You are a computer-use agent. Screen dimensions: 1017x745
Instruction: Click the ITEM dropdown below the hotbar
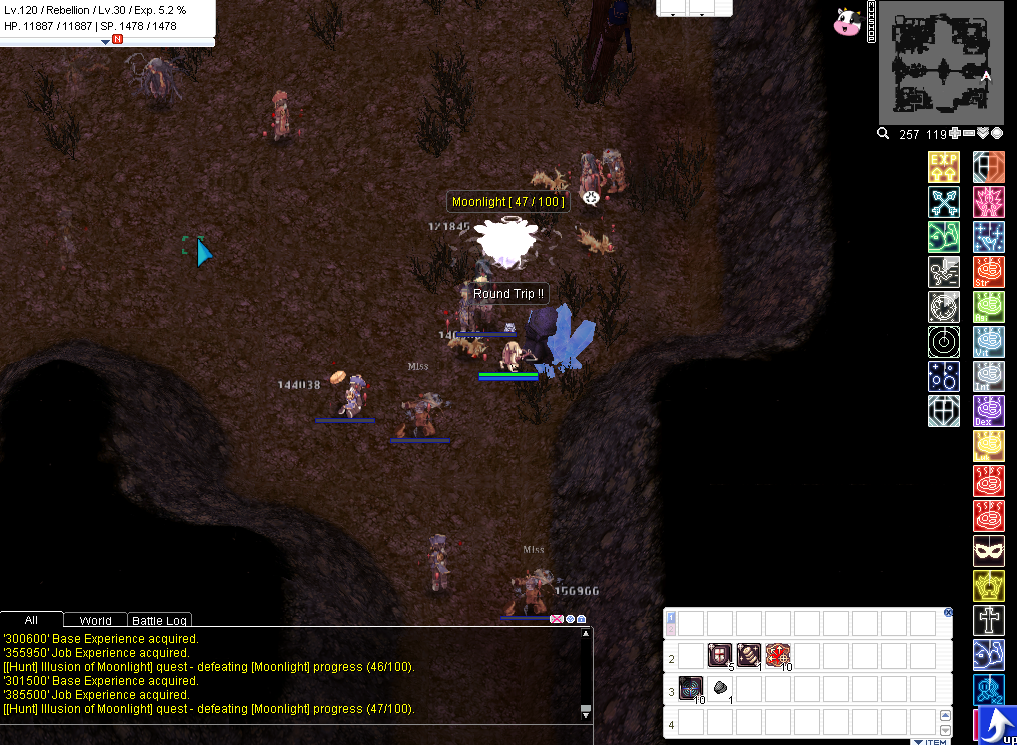930,741
